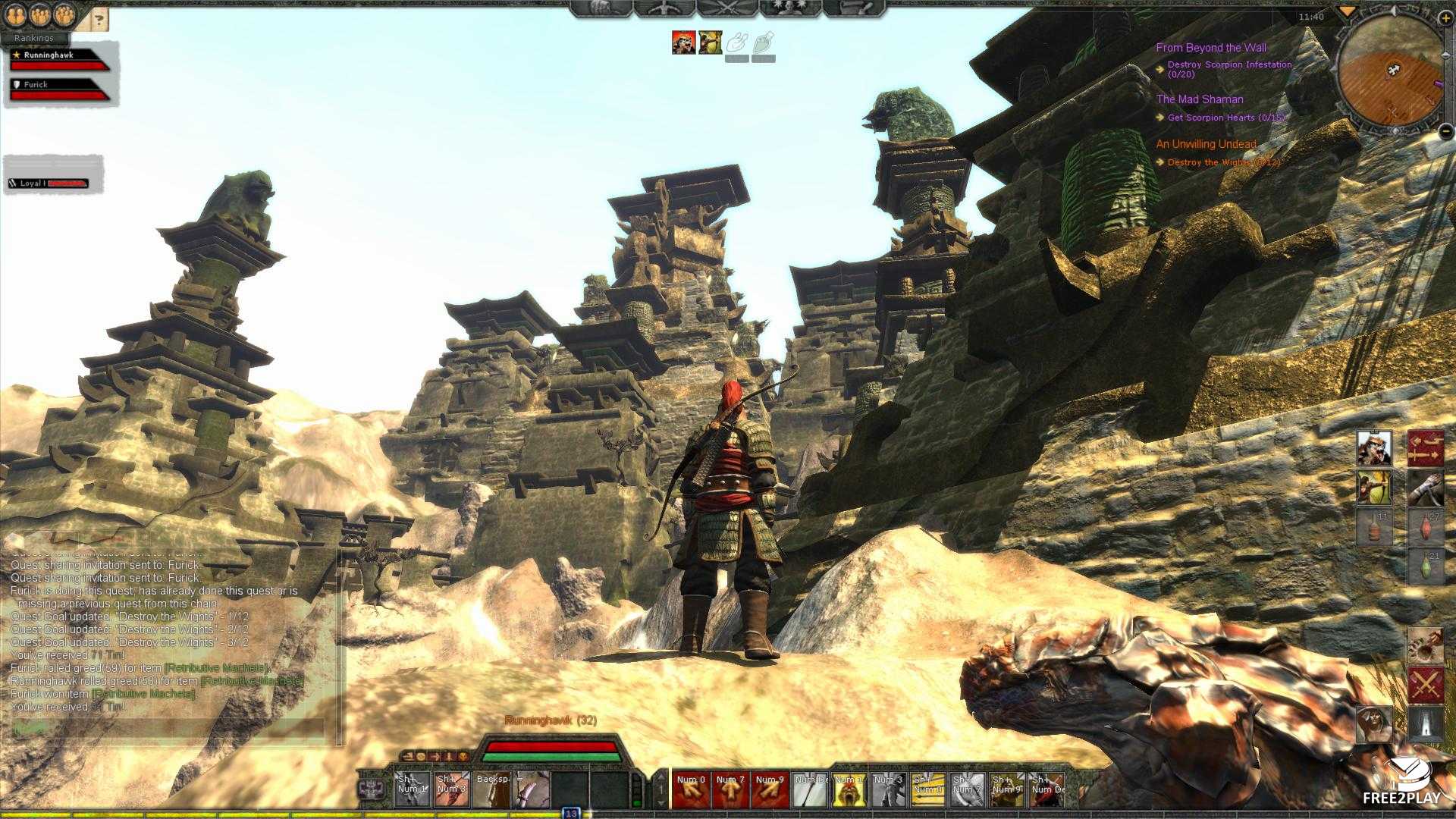Use the red potion with 27 charges
1456x819 pixels.
click(1425, 526)
